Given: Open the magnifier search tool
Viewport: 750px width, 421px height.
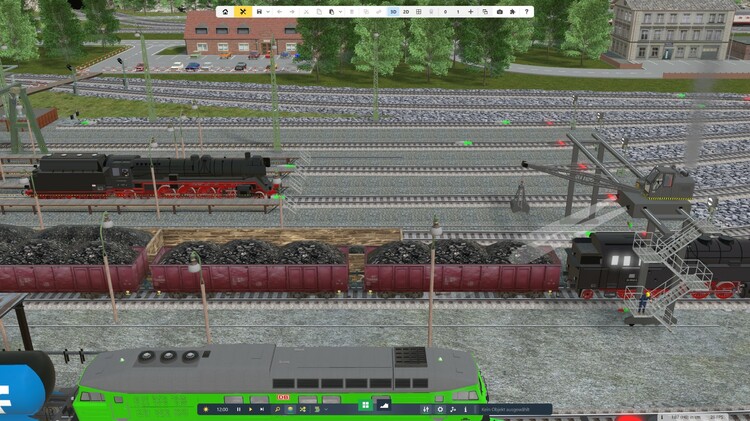Looking at the screenshot, I should (x=277, y=409).
